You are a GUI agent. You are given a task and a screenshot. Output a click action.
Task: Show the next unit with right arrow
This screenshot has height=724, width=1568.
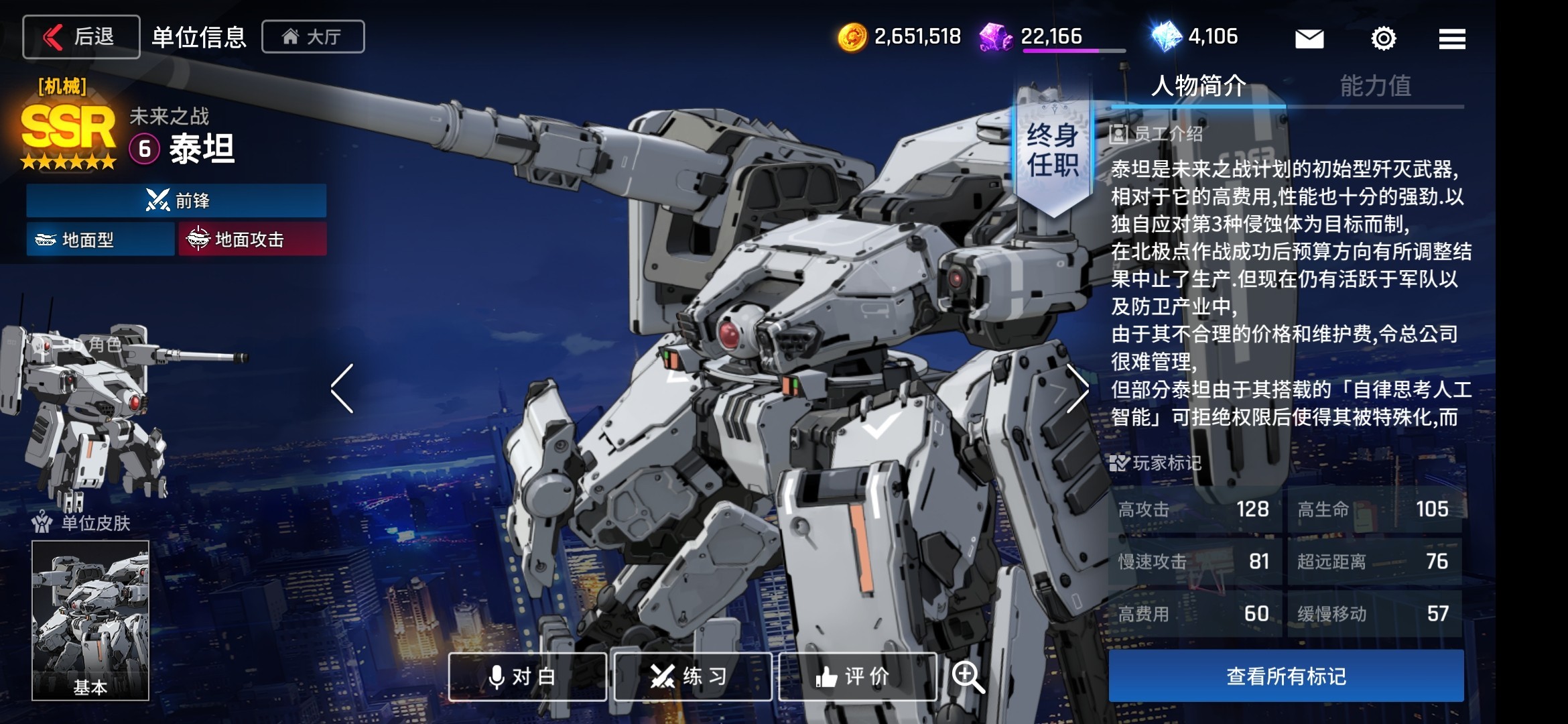pos(1076,388)
